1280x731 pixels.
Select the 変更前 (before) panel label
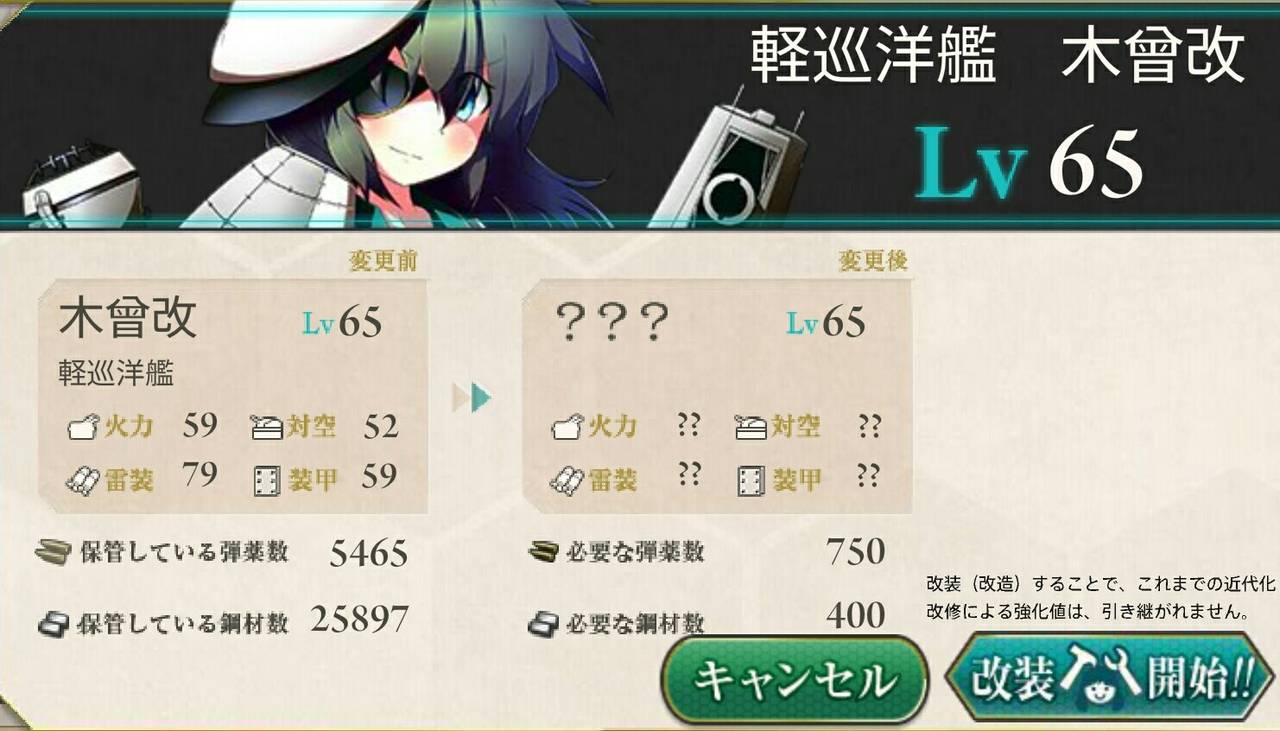(384, 258)
